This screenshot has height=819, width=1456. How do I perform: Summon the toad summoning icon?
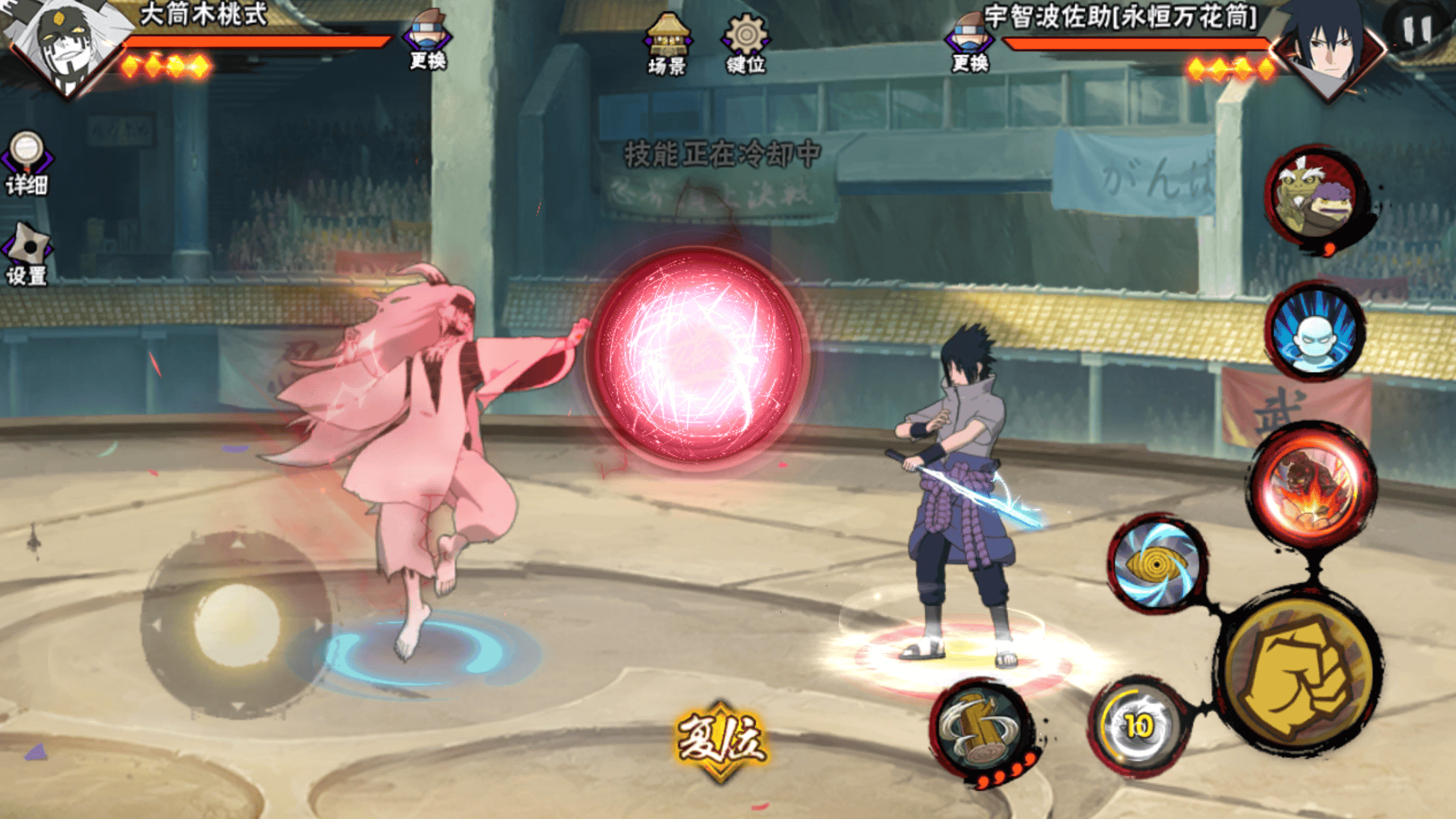coord(1315,196)
